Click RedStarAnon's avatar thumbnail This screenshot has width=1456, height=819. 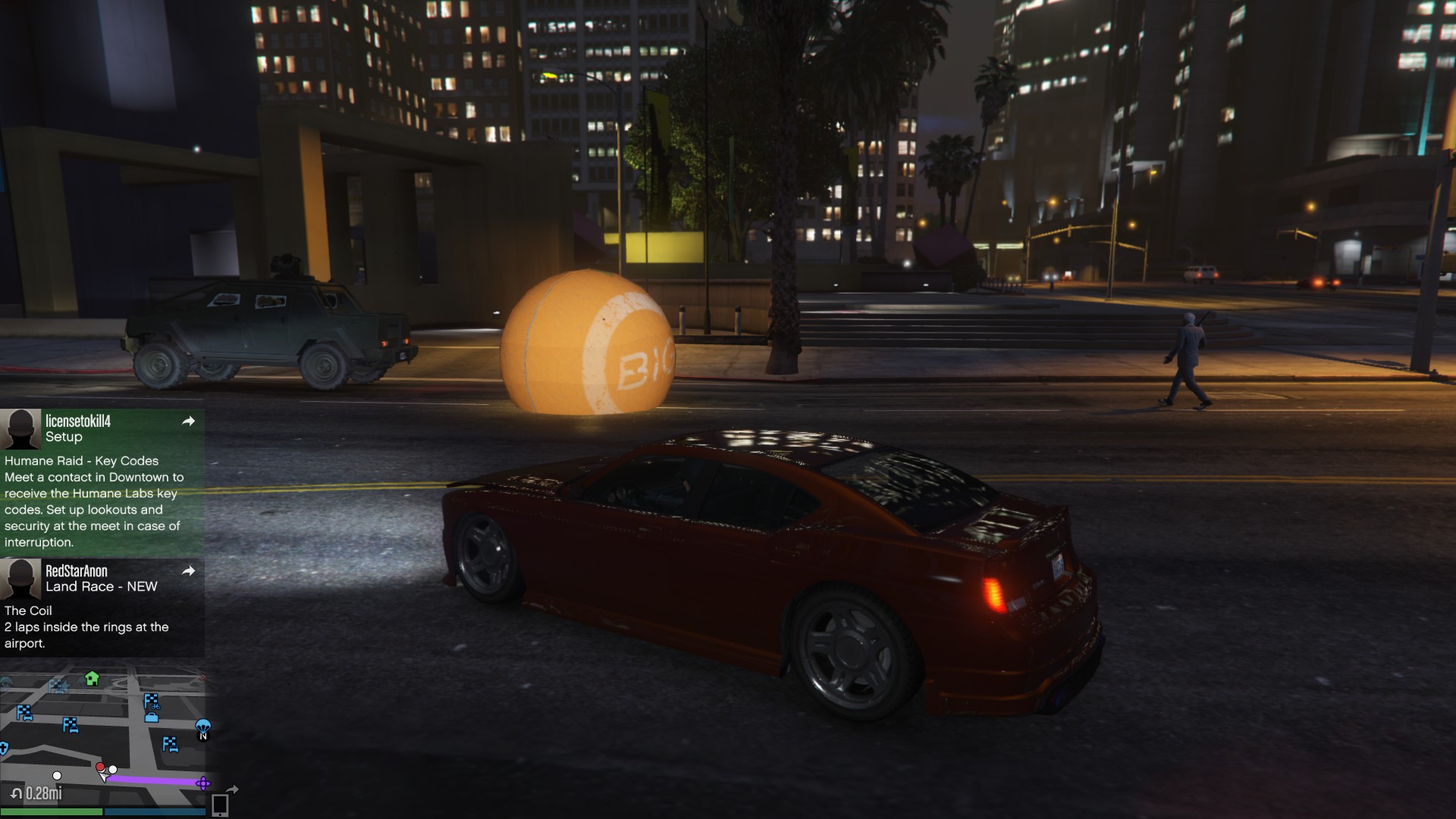pyautogui.click(x=20, y=579)
